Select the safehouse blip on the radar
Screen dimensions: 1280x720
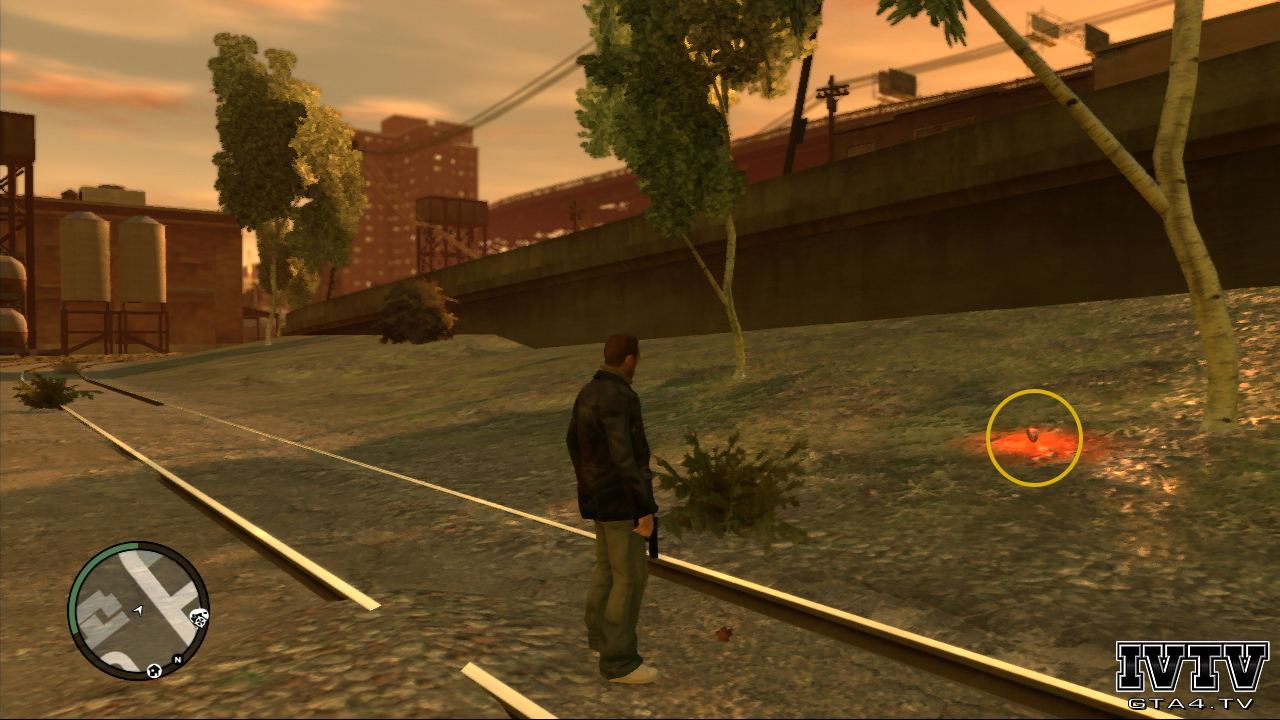[155, 670]
